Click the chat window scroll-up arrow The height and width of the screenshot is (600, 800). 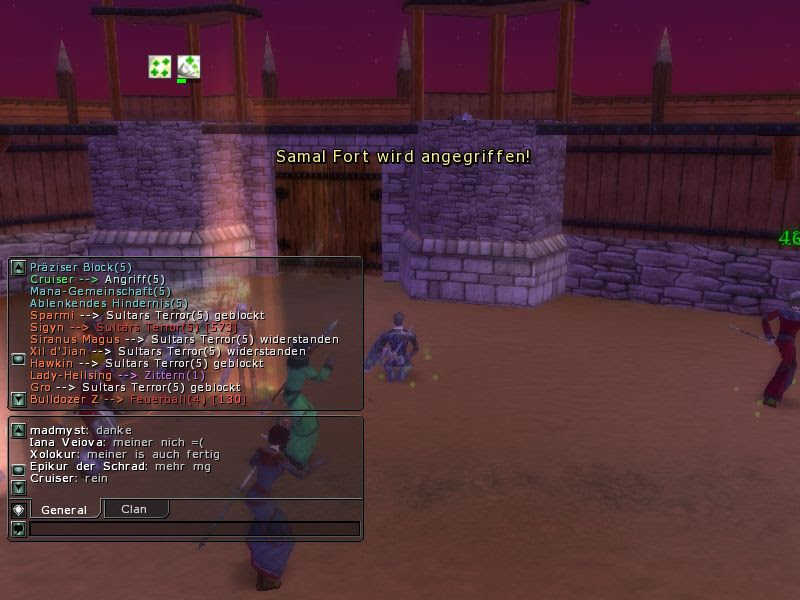click(18, 431)
